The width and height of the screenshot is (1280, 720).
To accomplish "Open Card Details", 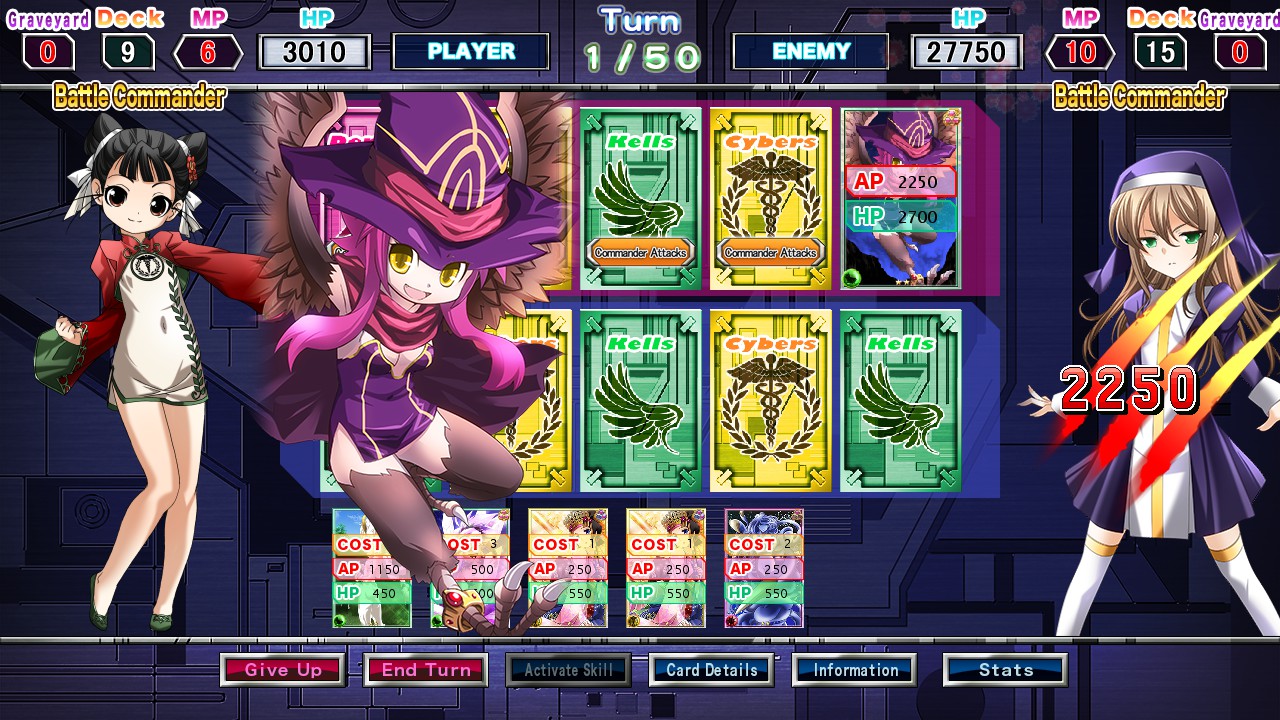I will (711, 670).
